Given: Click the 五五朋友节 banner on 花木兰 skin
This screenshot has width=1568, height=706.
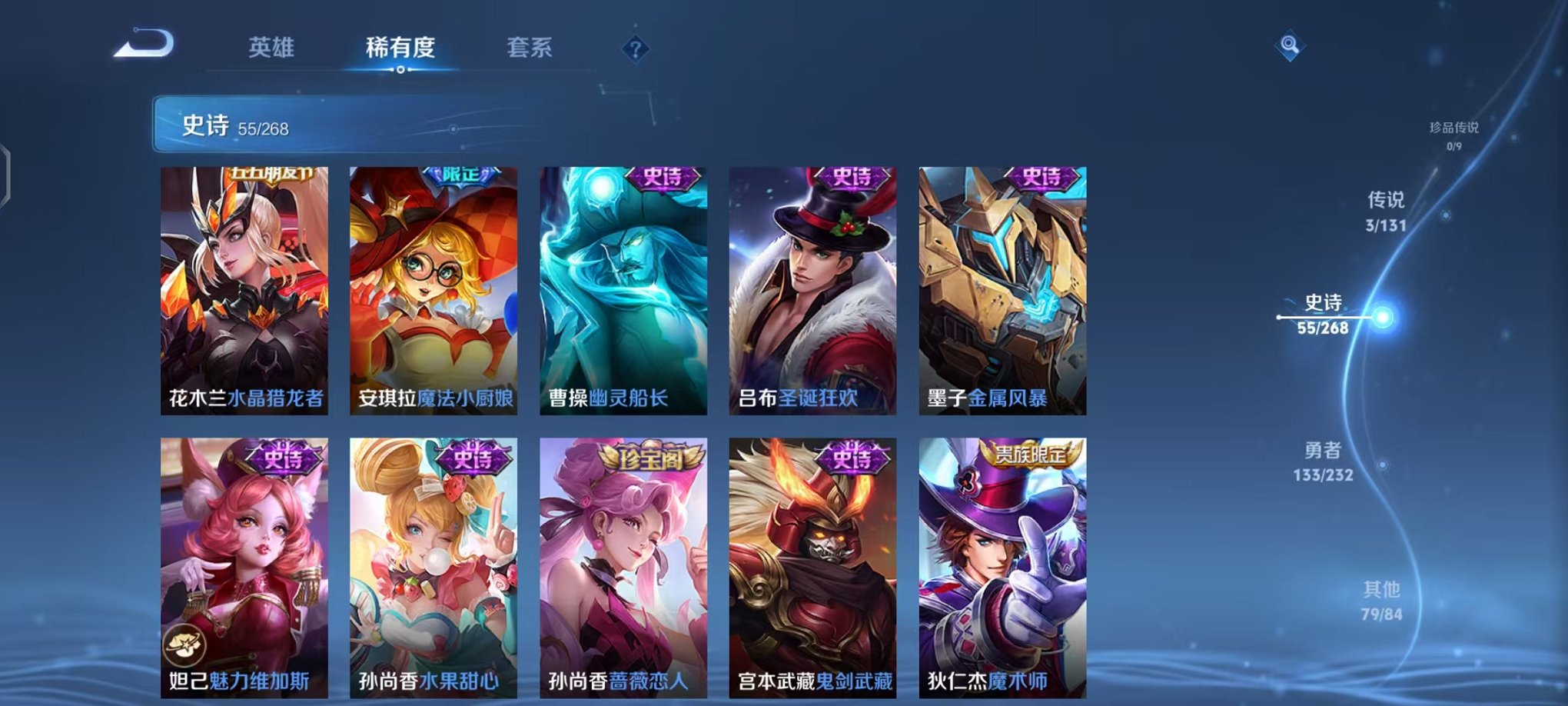Looking at the screenshot, I should tap(273, 174).
